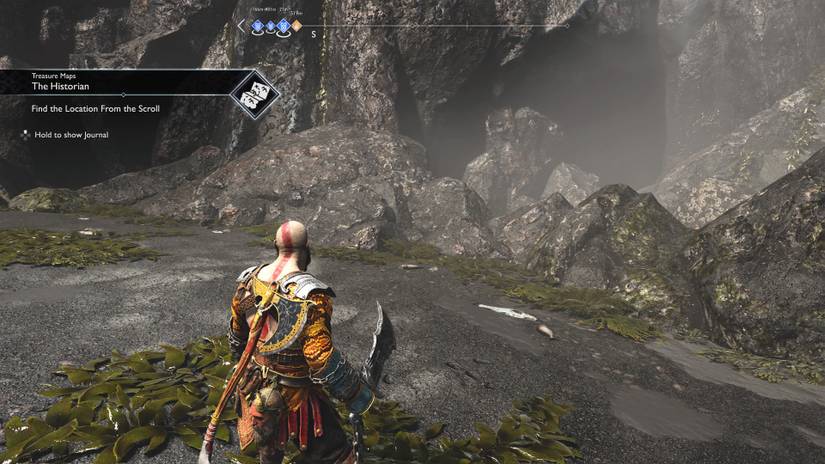Click the compass bar's left arrow
Image resolution: width=825 pixels, height=464 pixels.
(x=241, y=25)
